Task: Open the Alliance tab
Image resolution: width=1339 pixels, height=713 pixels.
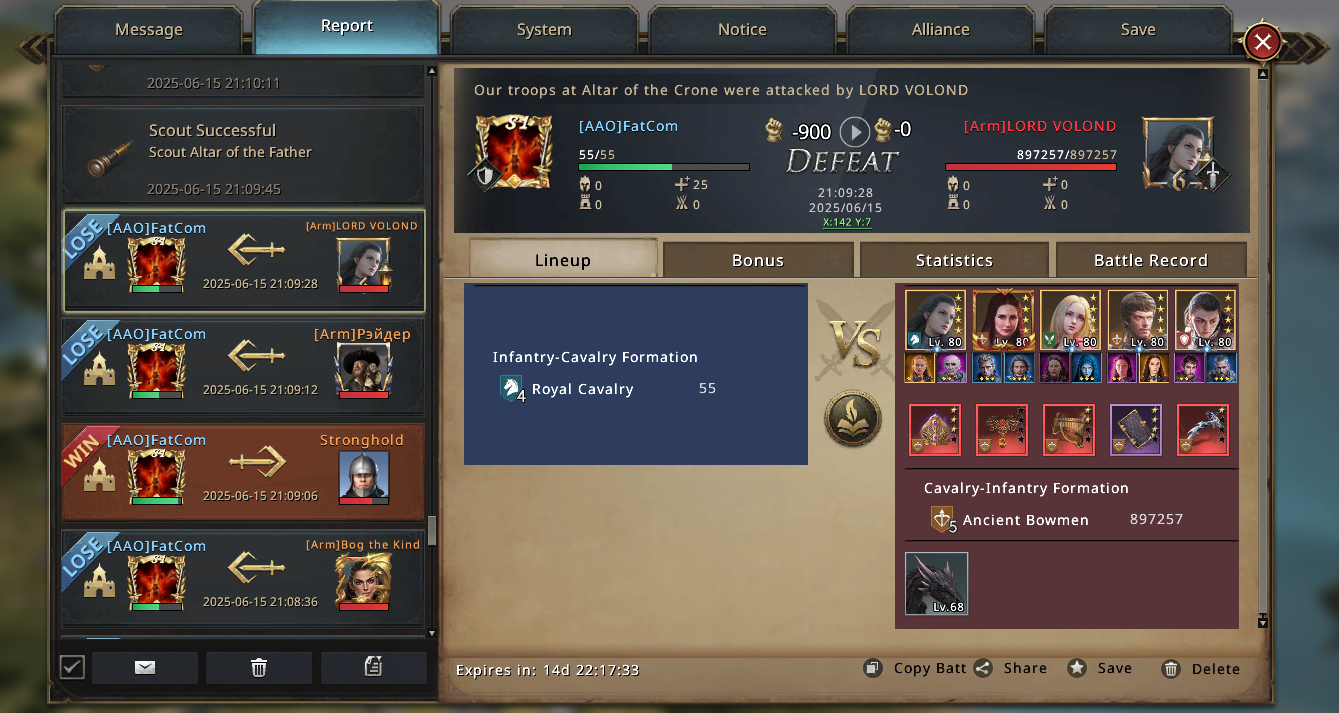Action: (940, 30)
